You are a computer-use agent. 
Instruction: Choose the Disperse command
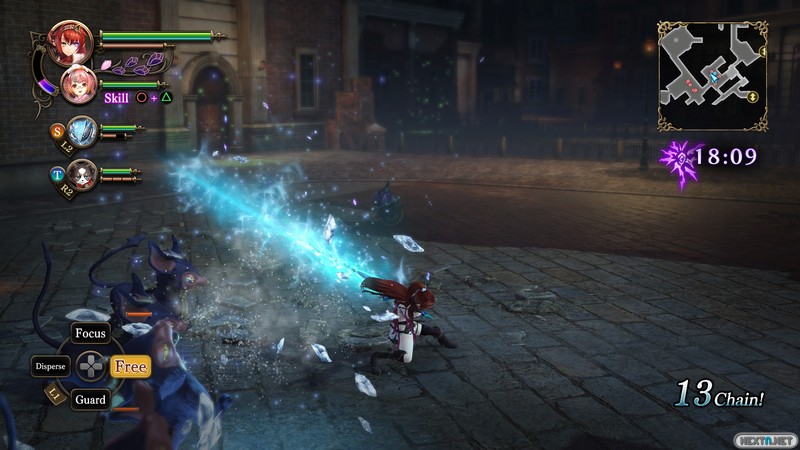click(50, 367)
